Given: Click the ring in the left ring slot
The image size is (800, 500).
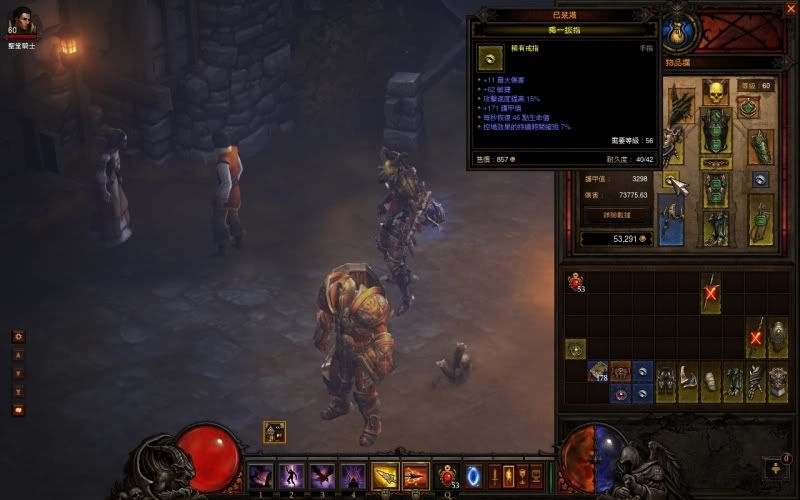Looking at the screenshot, I should coord(671,179).
